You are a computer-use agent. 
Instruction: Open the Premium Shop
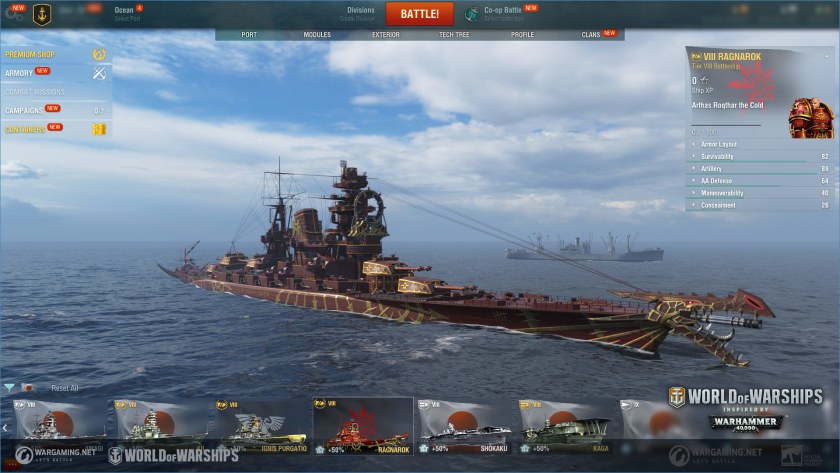30,54
